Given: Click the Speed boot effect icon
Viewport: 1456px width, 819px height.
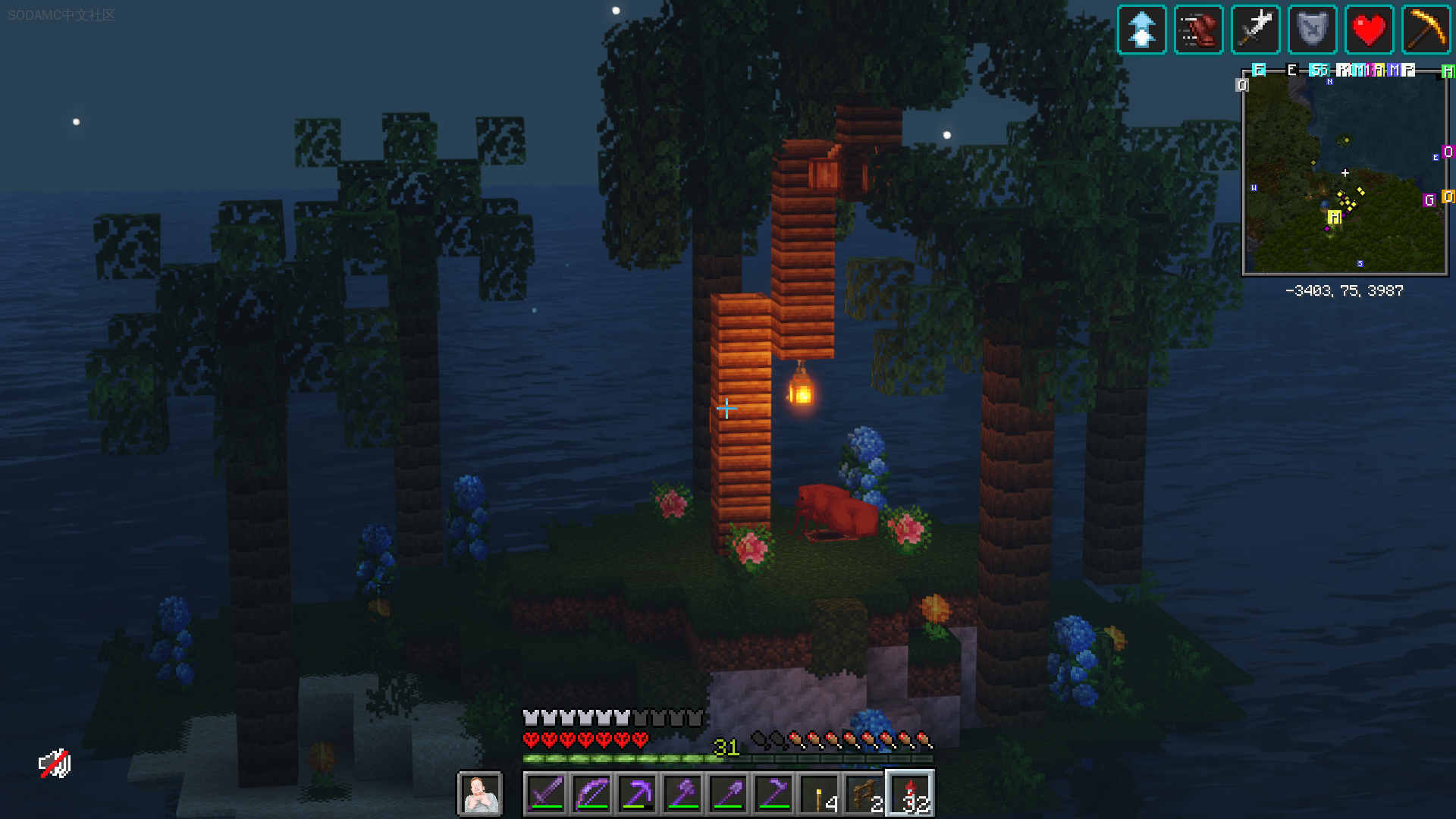Looking at the screenshot, I should [1198, 30].
